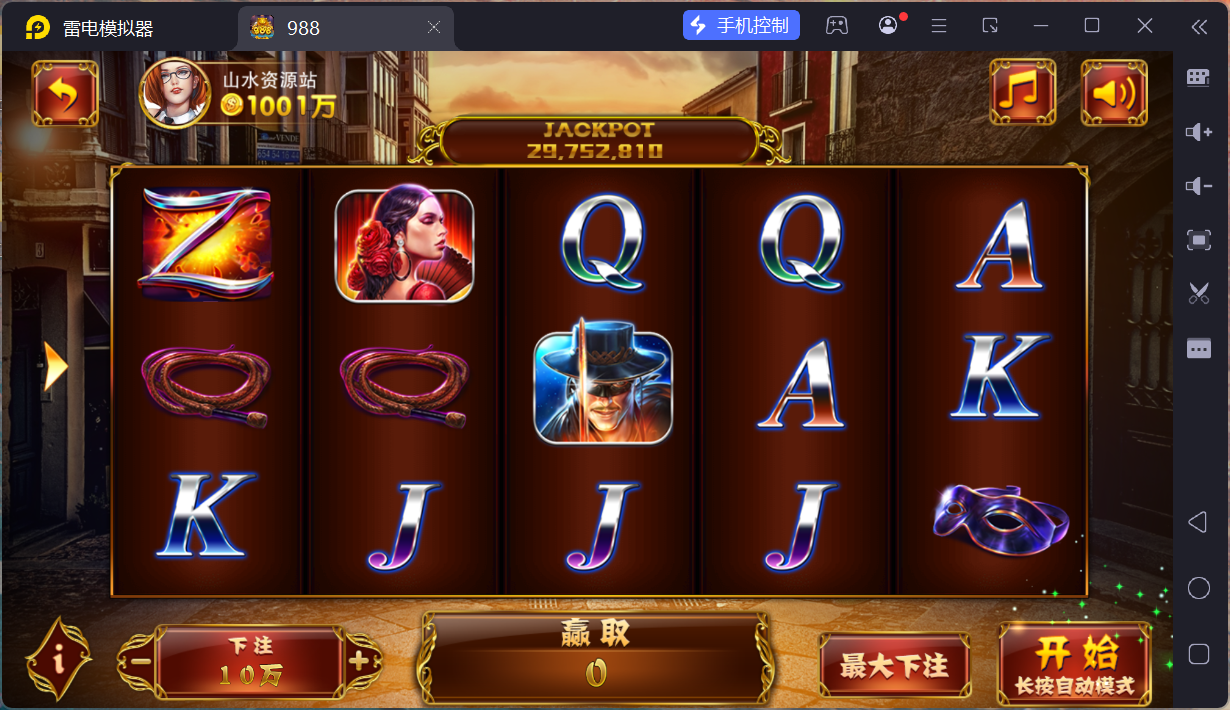The height and width of the screenshot is (710, 1230).
Task: Open the 手机控制 phone control button
Action: point(741,26)
